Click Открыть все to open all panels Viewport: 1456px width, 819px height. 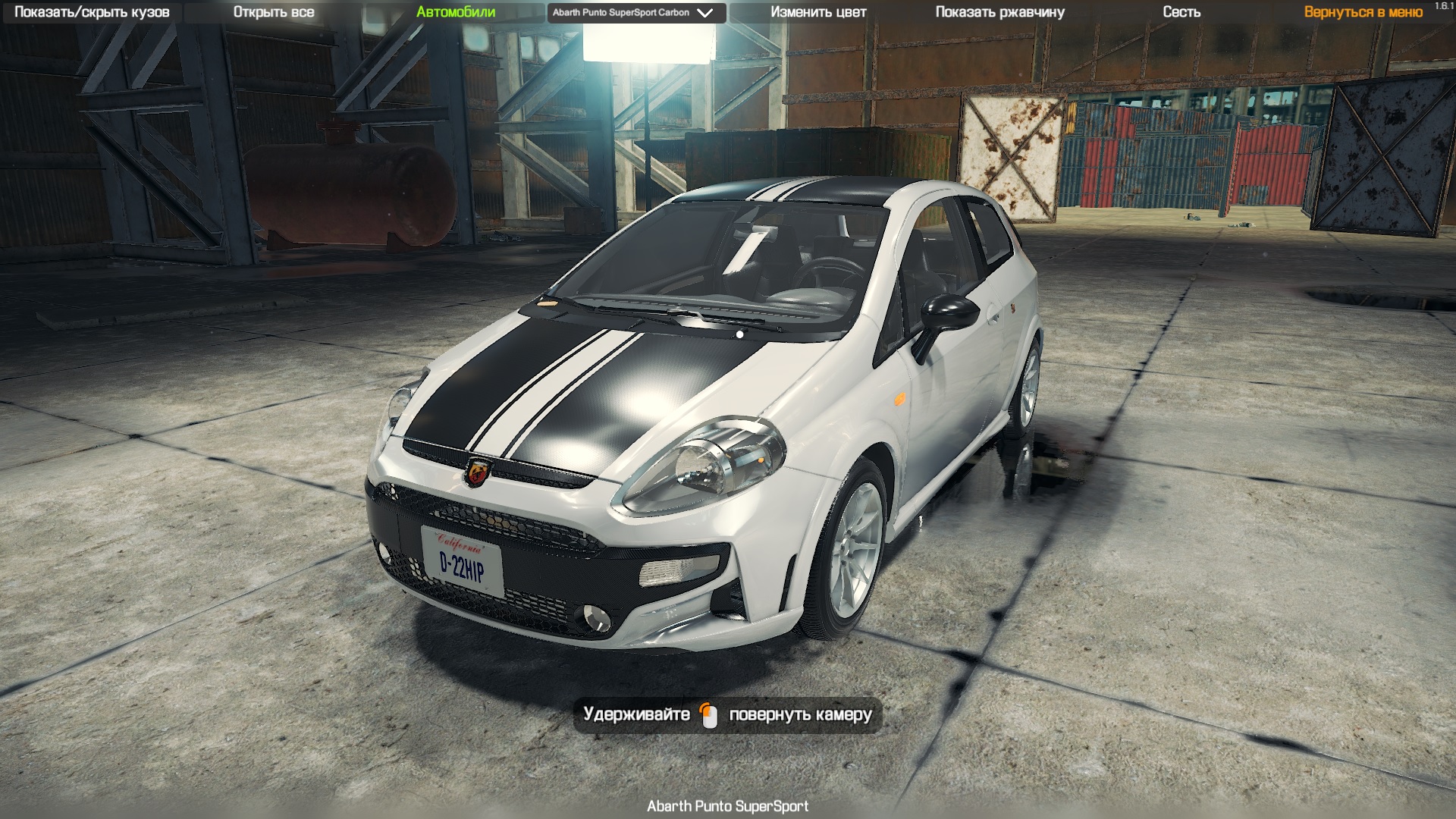[275, 12]
